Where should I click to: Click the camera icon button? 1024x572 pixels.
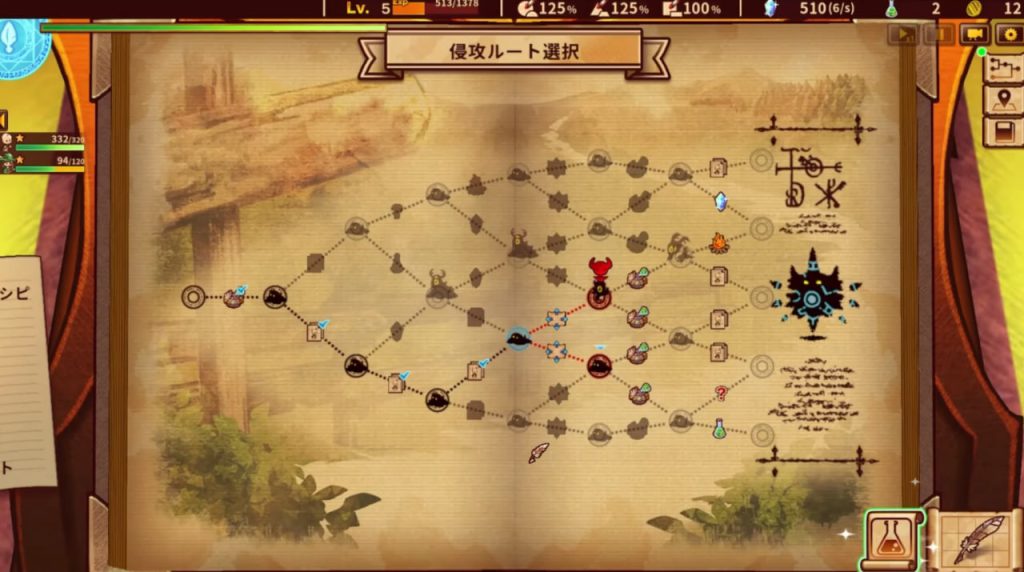coord(972,34)
